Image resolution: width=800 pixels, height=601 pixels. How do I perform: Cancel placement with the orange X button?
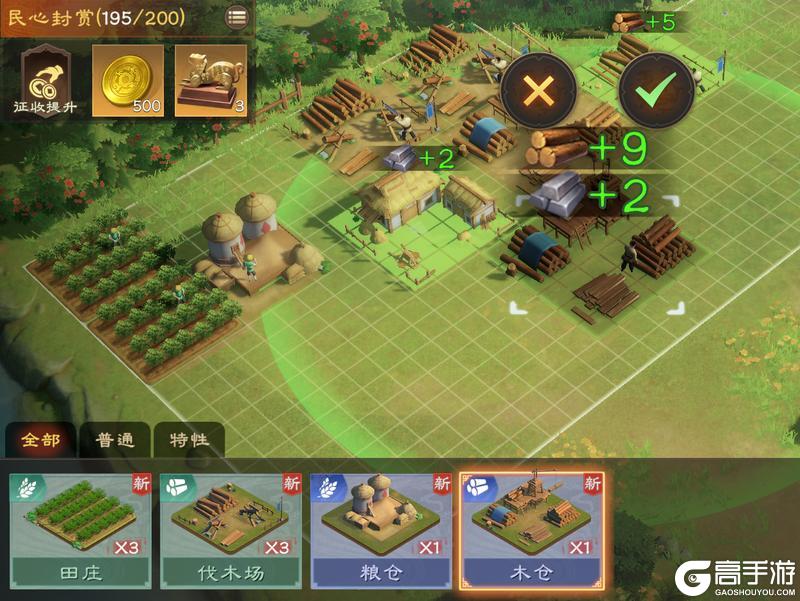pos(538,91)
